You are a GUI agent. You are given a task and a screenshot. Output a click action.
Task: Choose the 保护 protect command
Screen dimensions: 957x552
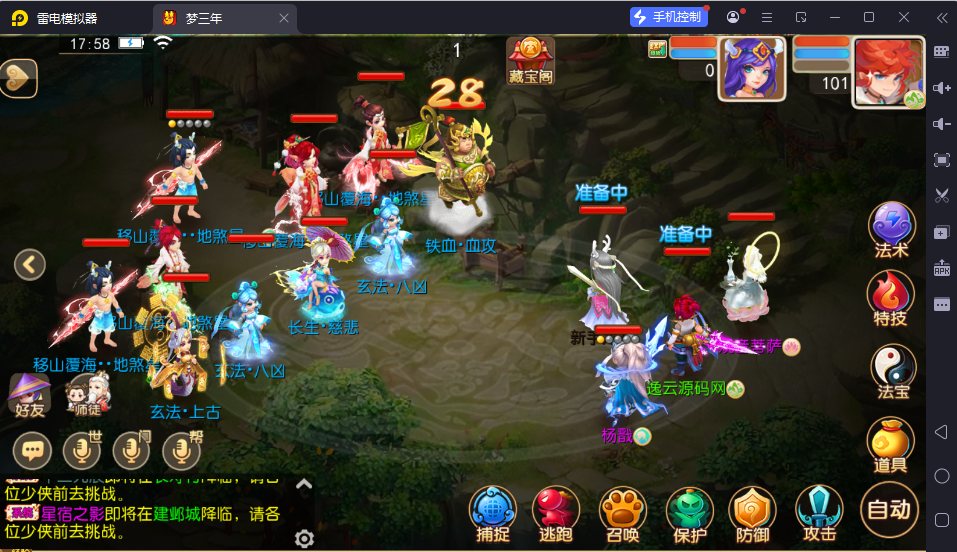click(688, 511)
